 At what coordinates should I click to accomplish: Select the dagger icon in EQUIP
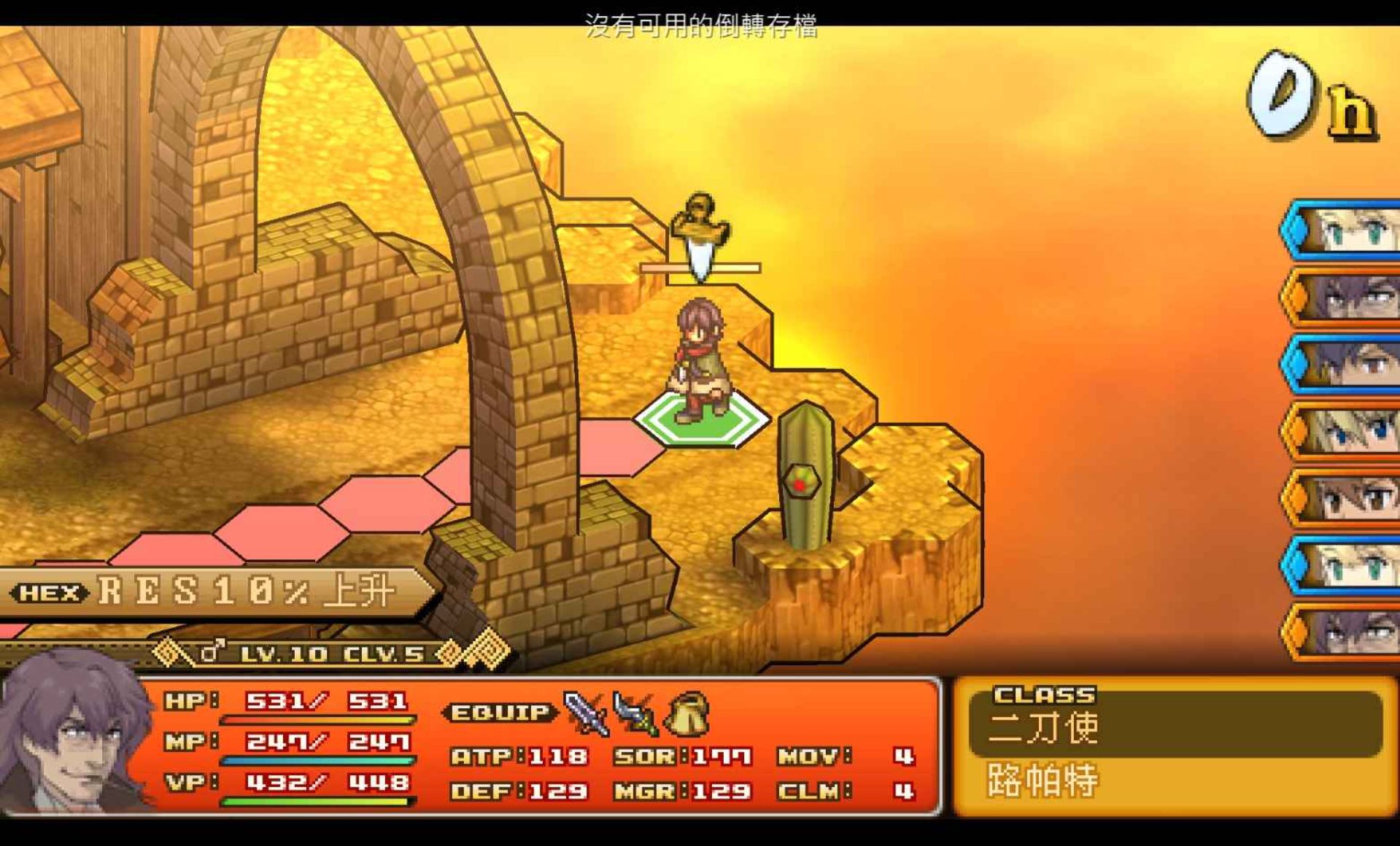click(x=635, y=713)
